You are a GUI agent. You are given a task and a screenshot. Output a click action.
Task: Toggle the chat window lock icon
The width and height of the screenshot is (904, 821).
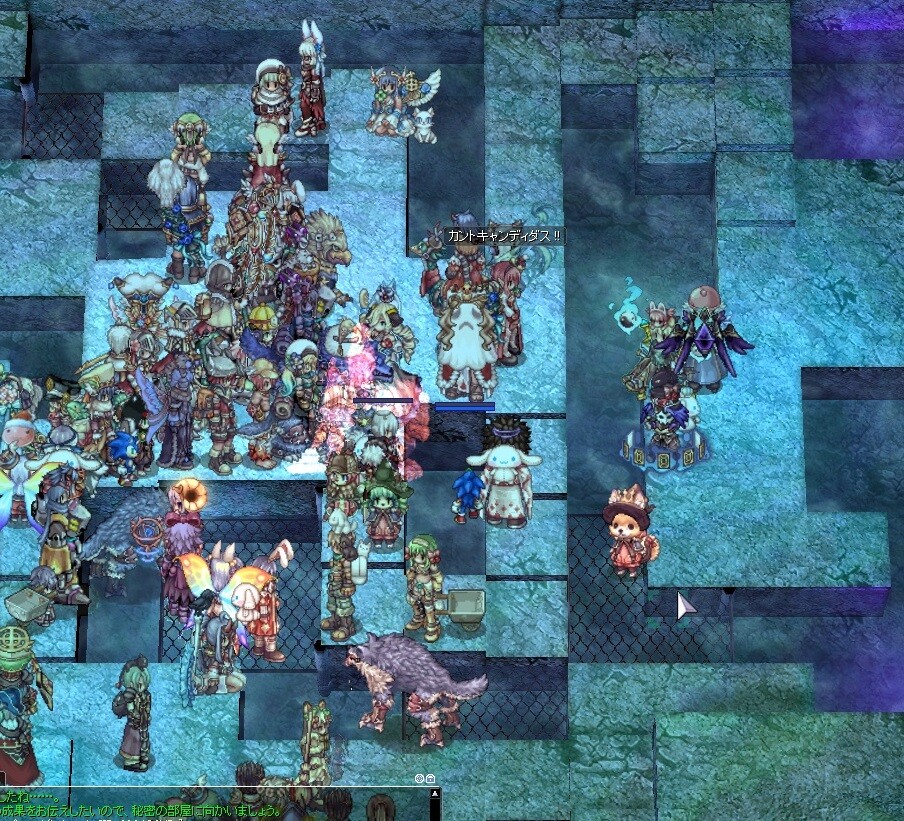tap(430, 778)
